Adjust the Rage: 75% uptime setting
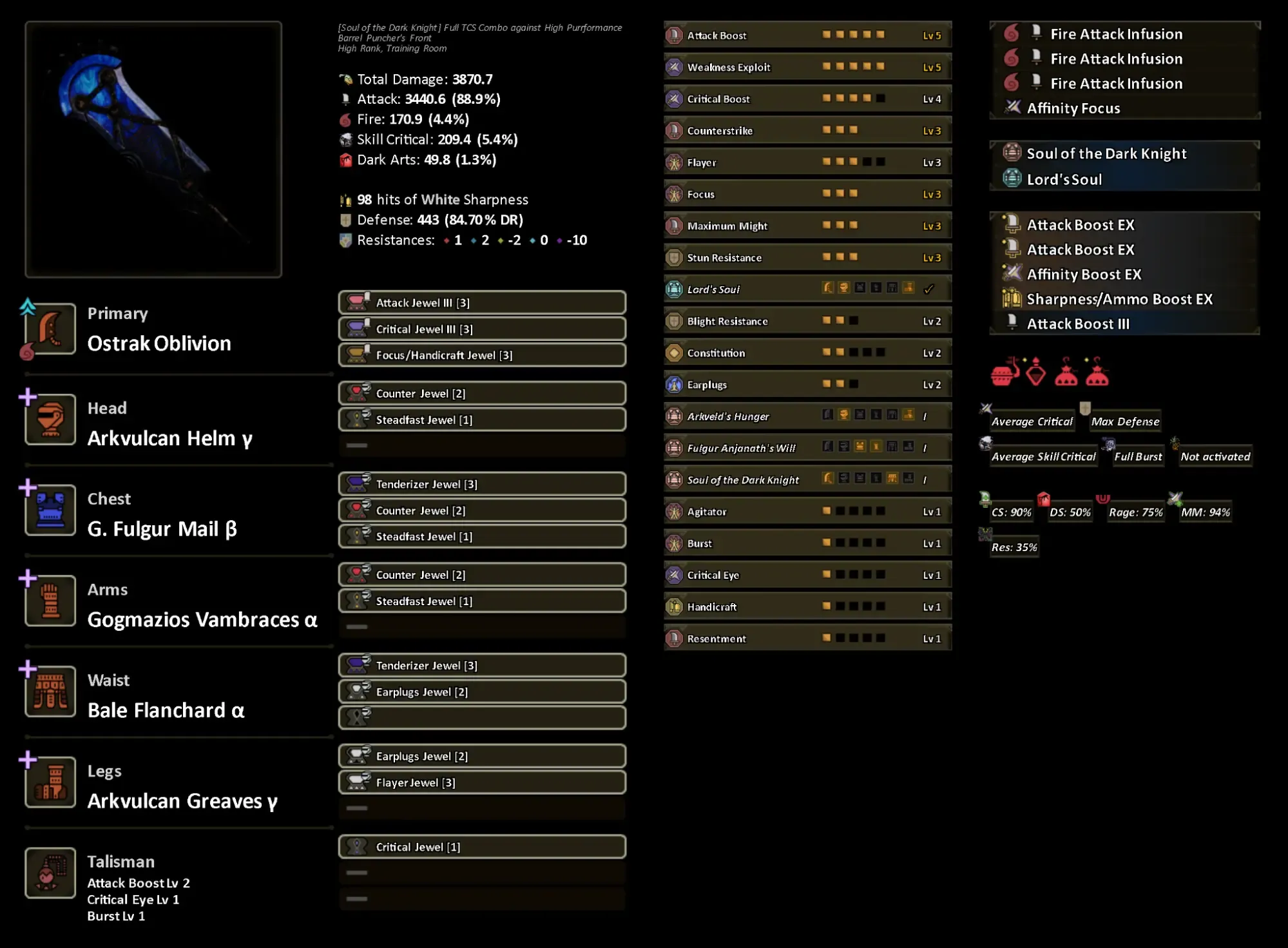 (x=1135, y=512)
